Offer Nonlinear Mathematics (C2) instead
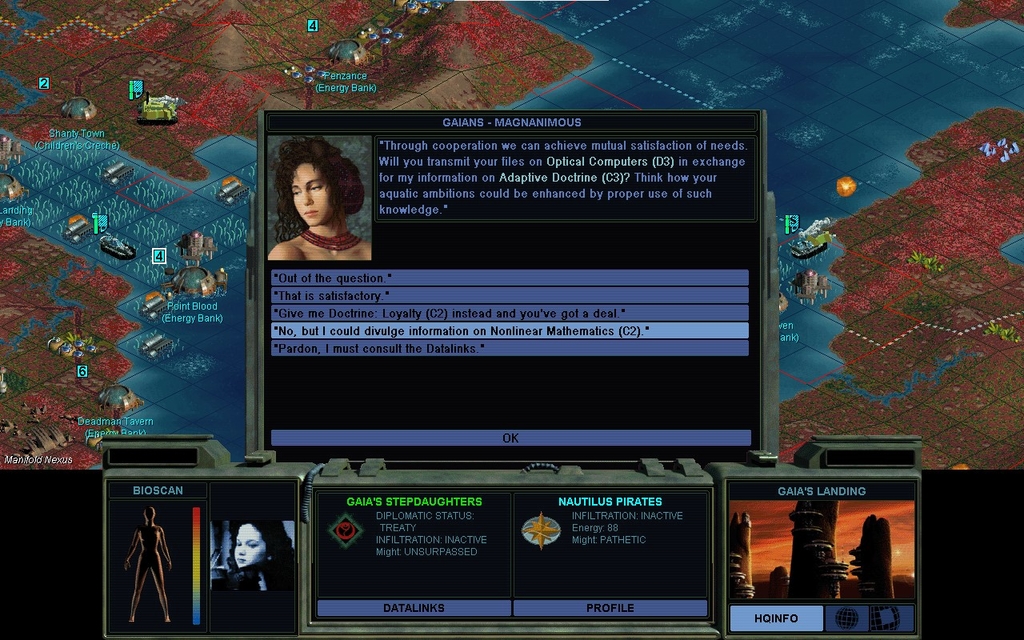The width and height of the screenshot is (1024, 640). click(x=510, y=330)
